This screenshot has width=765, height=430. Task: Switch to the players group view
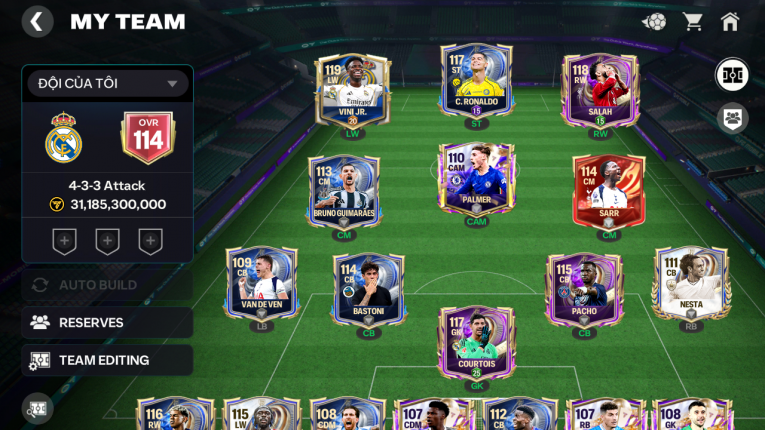(732, 118)
